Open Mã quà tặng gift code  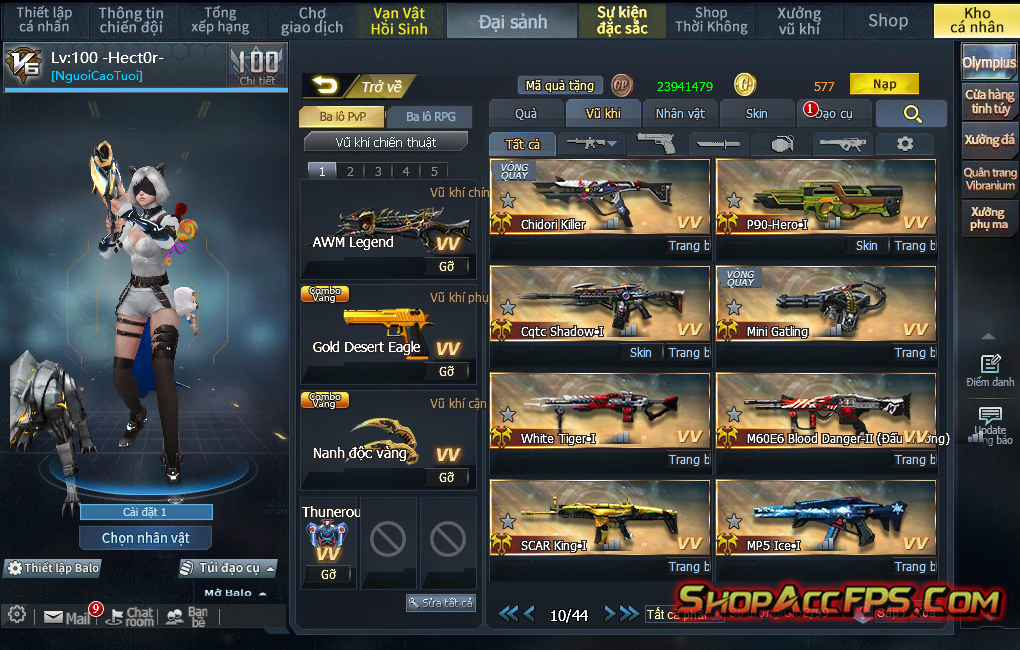pyautogui.click(x=560, y=86)
